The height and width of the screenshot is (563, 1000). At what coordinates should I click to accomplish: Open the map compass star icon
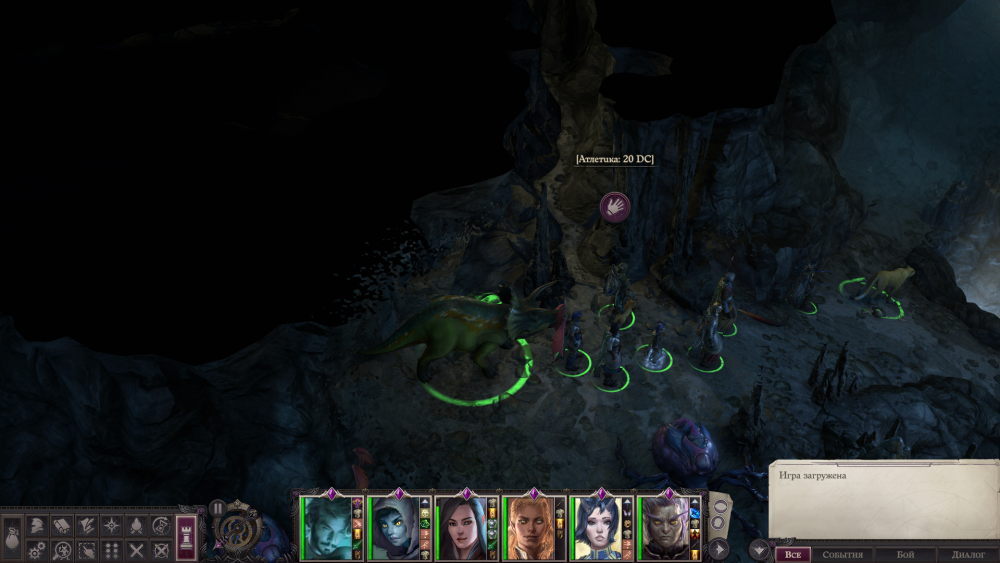pos(112,525)
